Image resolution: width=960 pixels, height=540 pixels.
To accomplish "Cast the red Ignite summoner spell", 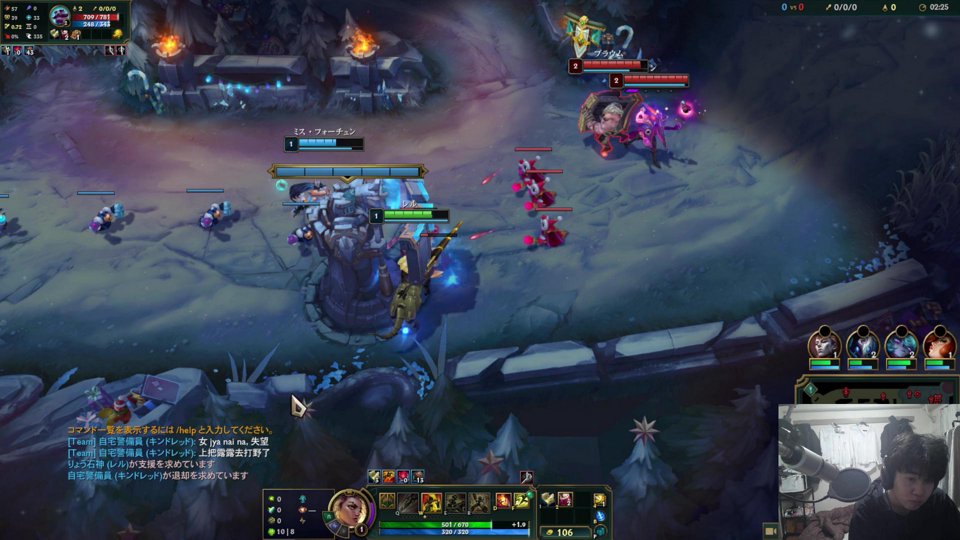I will (x=503, y=501).
